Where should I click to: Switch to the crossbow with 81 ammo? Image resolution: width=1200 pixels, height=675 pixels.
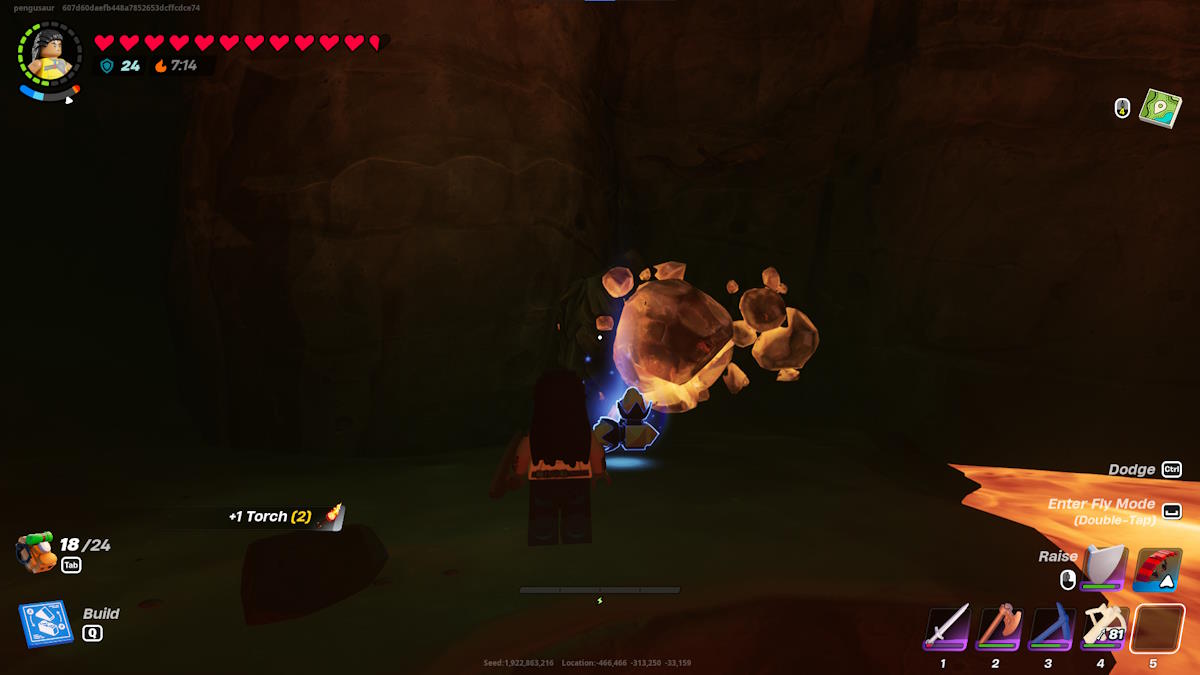click(x=1104, y=627)
